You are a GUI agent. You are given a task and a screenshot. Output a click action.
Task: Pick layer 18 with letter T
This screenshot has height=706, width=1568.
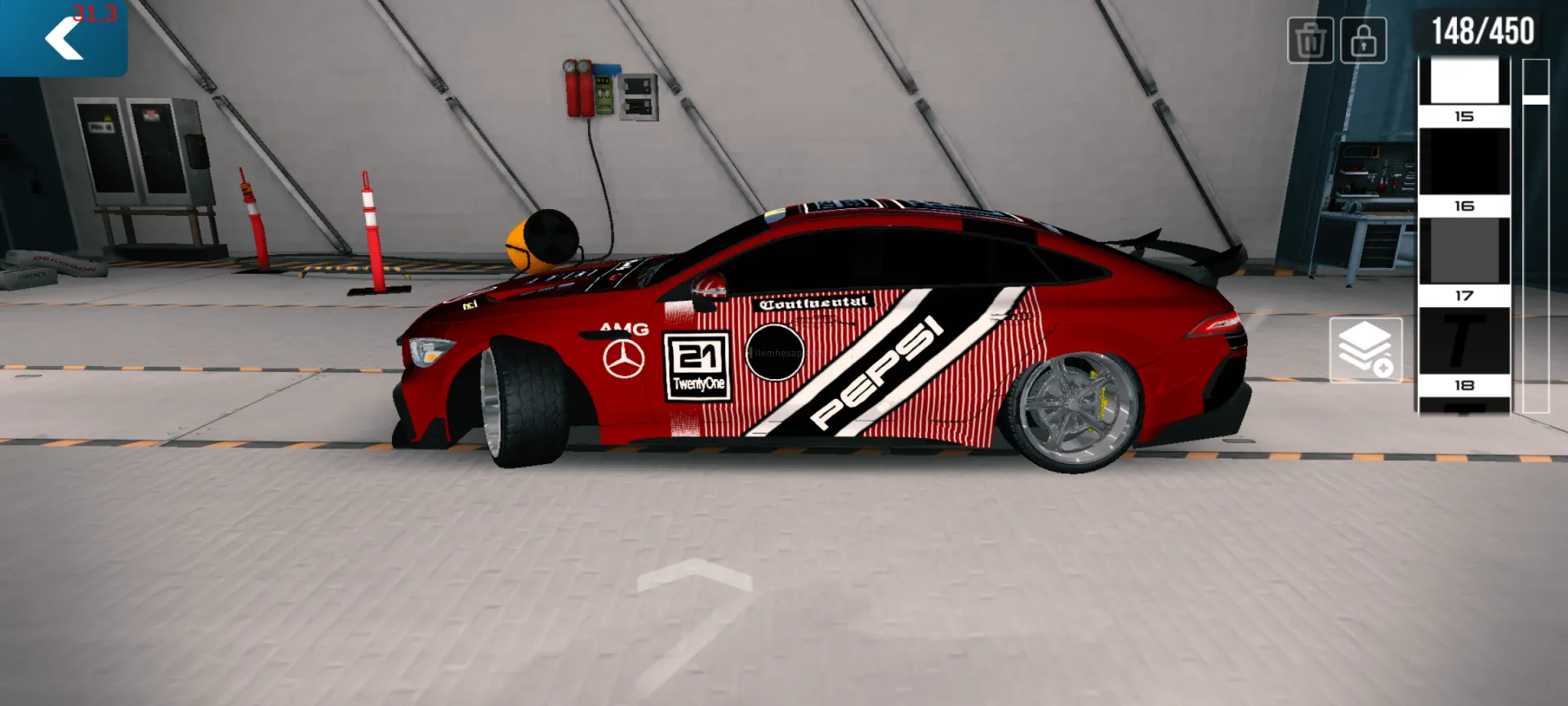[1463, 342]
